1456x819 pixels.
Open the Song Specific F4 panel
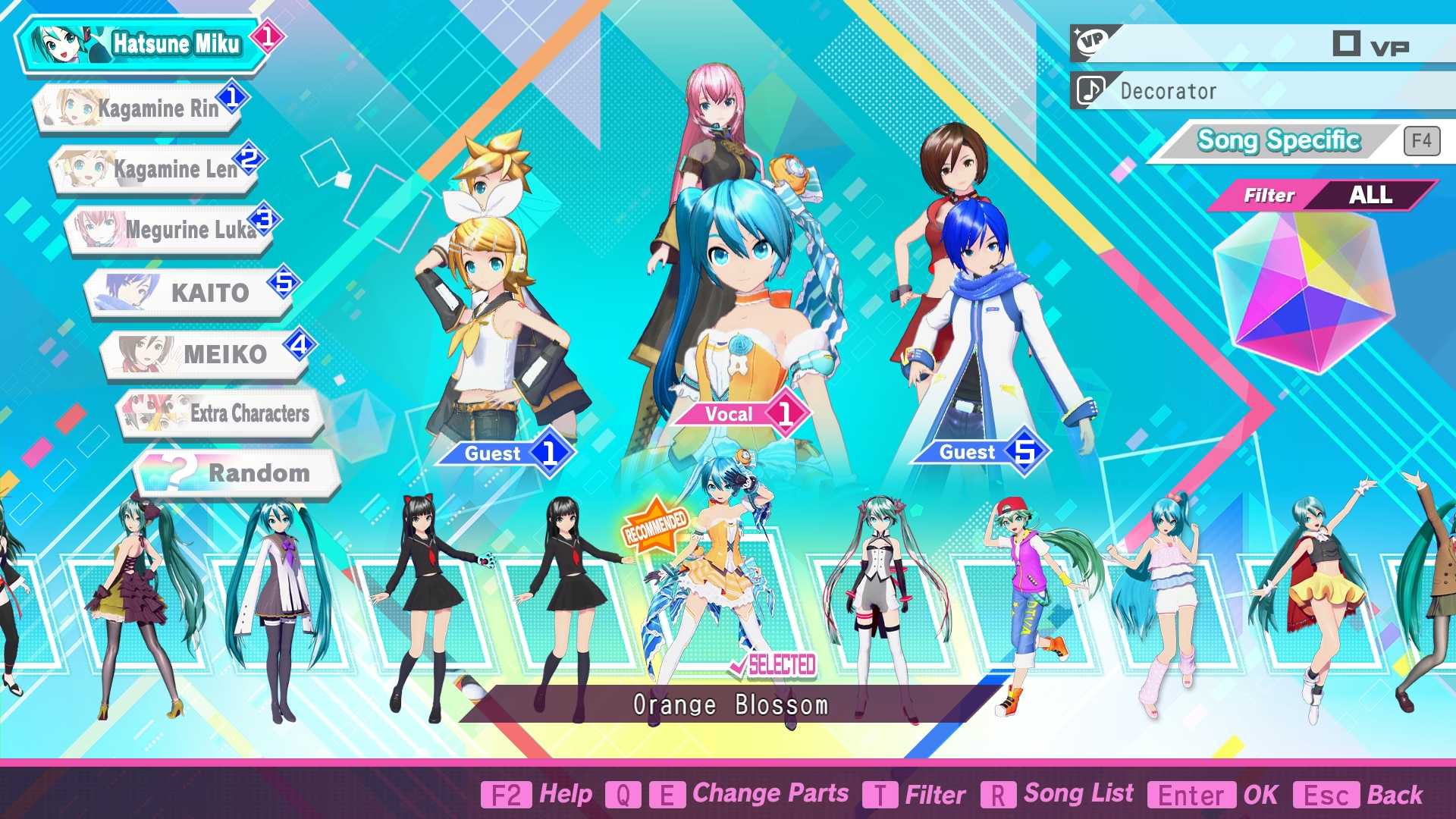(x=1278, y=140)
